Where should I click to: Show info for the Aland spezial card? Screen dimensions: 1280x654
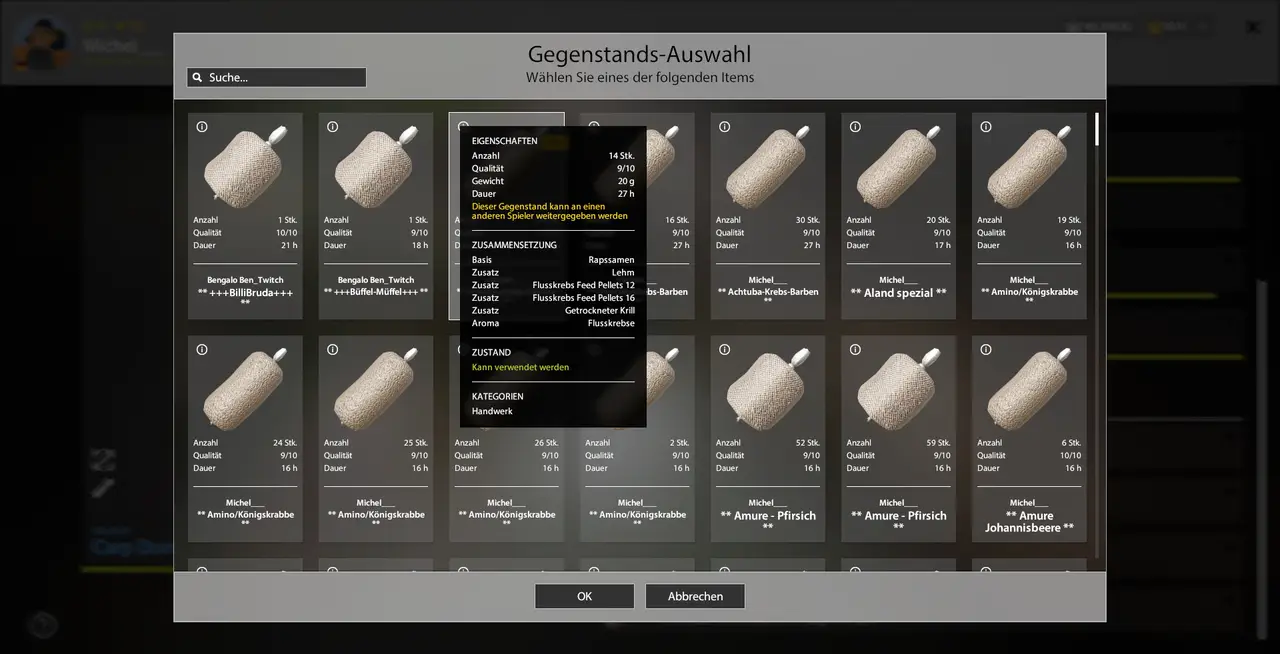855,127
